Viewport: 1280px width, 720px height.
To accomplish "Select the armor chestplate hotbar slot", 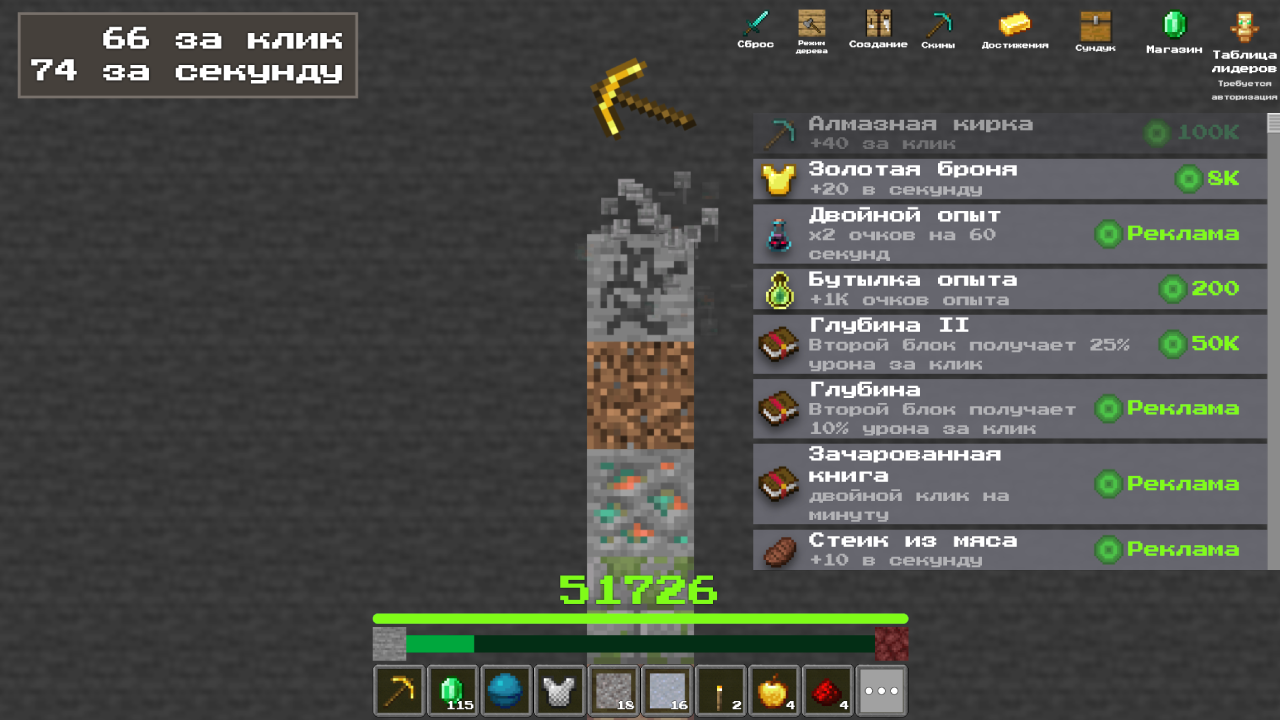I will pyautogui.click(x=559, y=690).
